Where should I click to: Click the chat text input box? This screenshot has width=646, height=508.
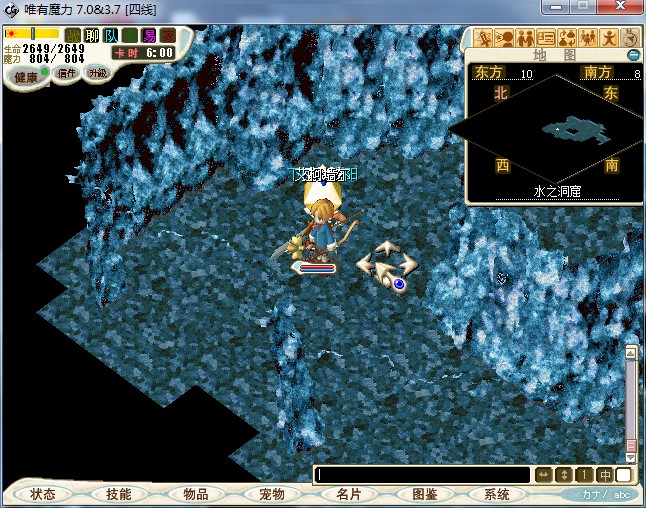[x=422, y=475]
